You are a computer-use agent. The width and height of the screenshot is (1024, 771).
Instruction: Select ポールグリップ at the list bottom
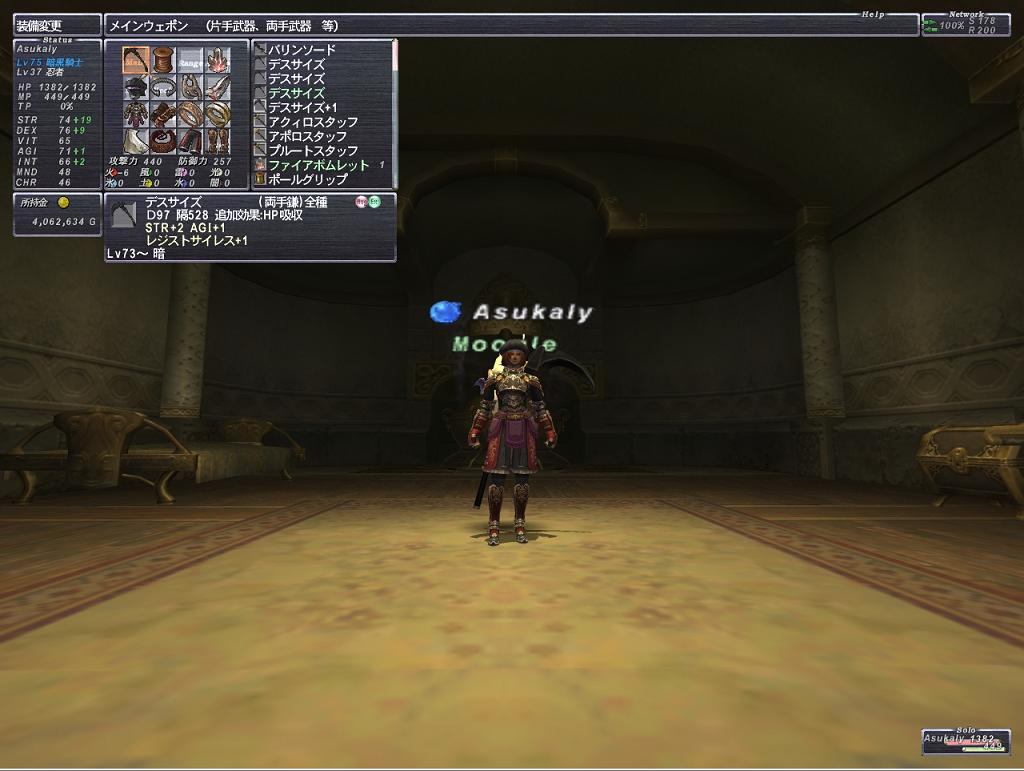coord(307,180)
